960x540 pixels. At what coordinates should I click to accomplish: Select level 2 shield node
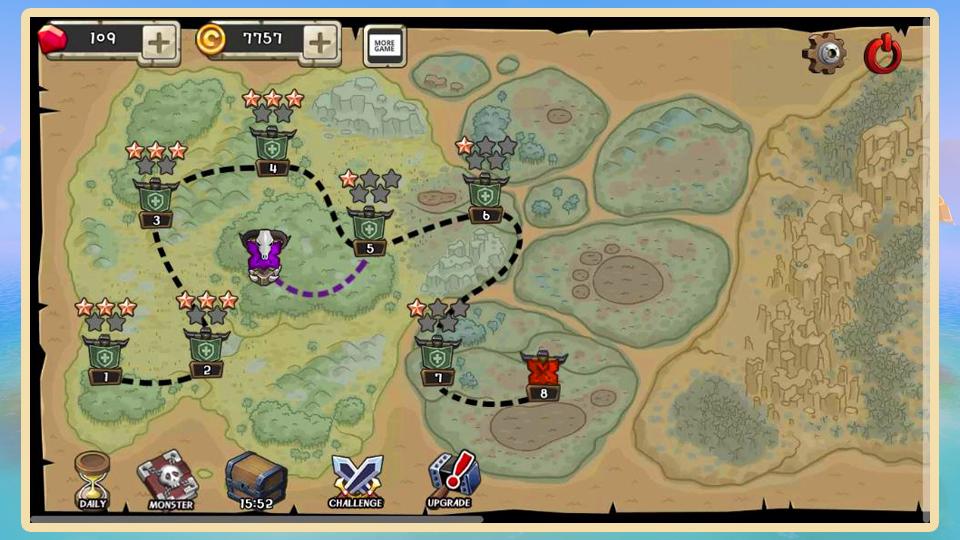[x=207, y=348]
